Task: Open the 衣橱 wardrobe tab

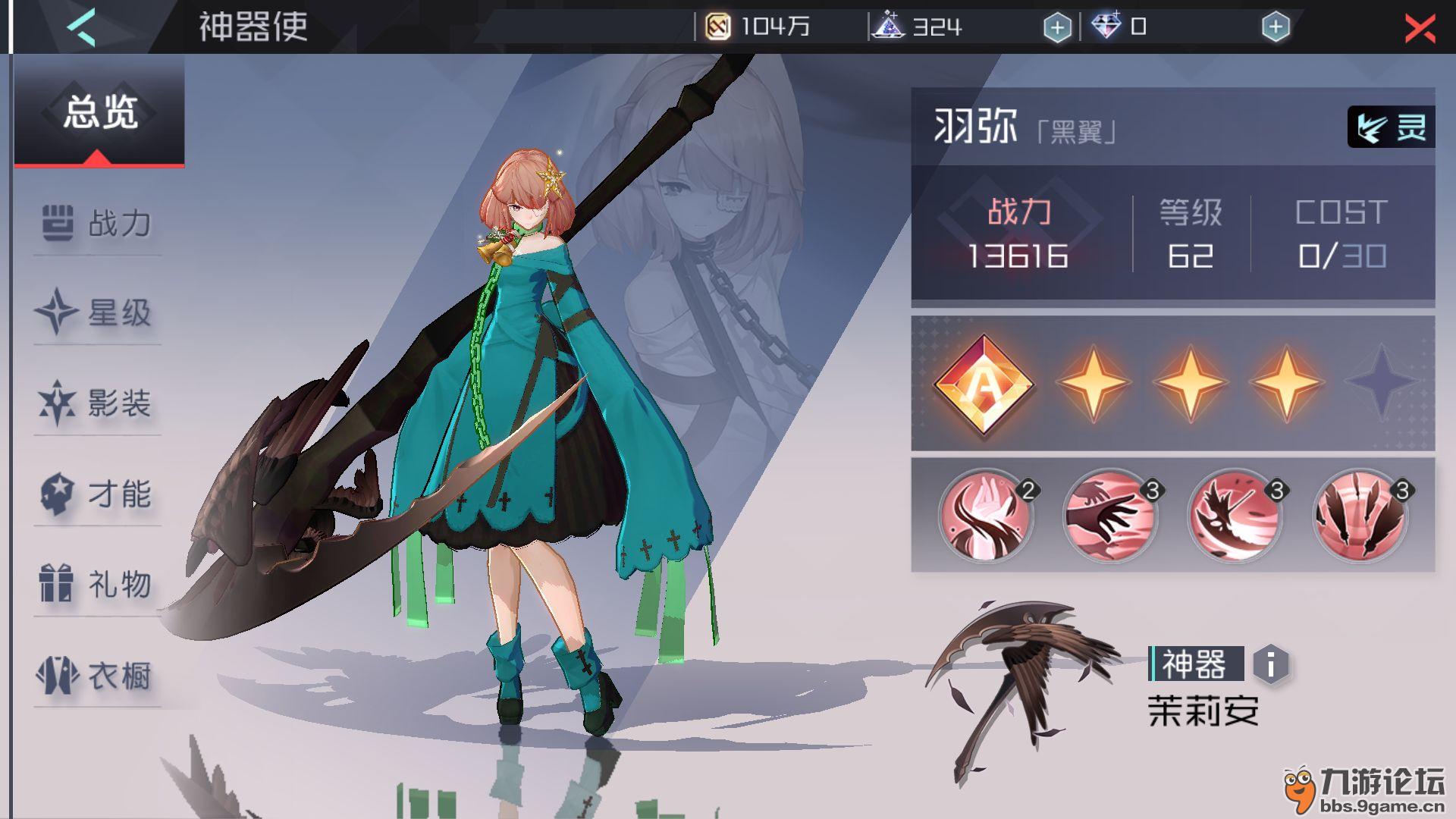Action: point(97,675)
